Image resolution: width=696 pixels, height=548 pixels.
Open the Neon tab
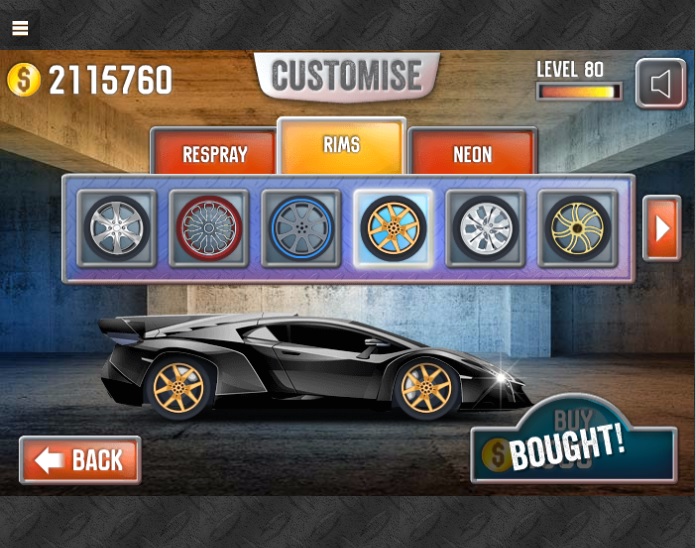pos(472,154)
